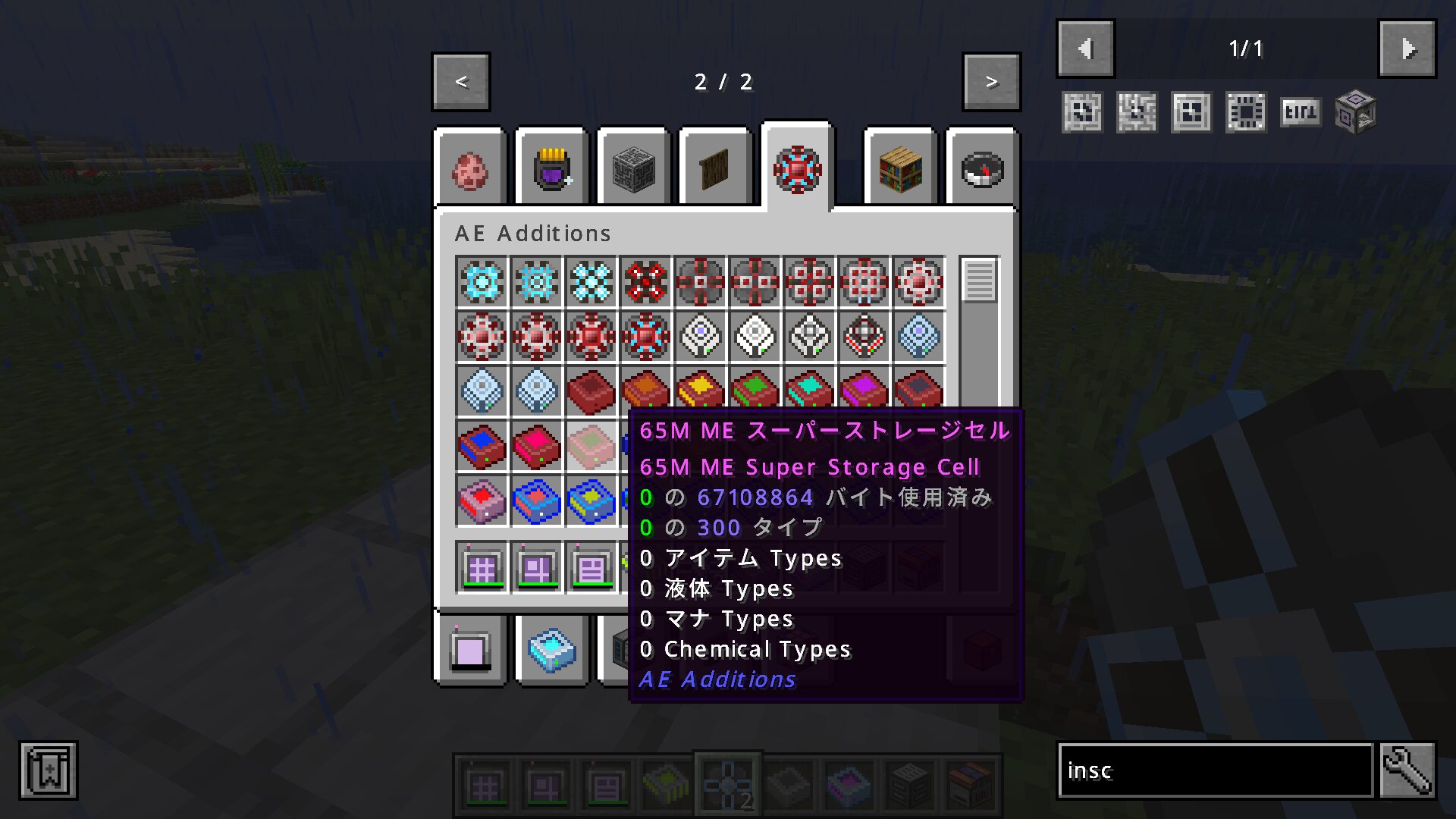Click the search field containing 'insc'

[x=1213, y=771]
